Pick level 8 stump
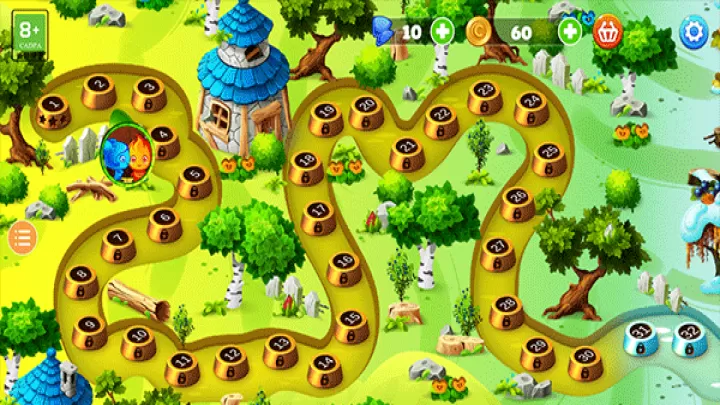Viewport: 720px width, 405px height. point(82,281)
